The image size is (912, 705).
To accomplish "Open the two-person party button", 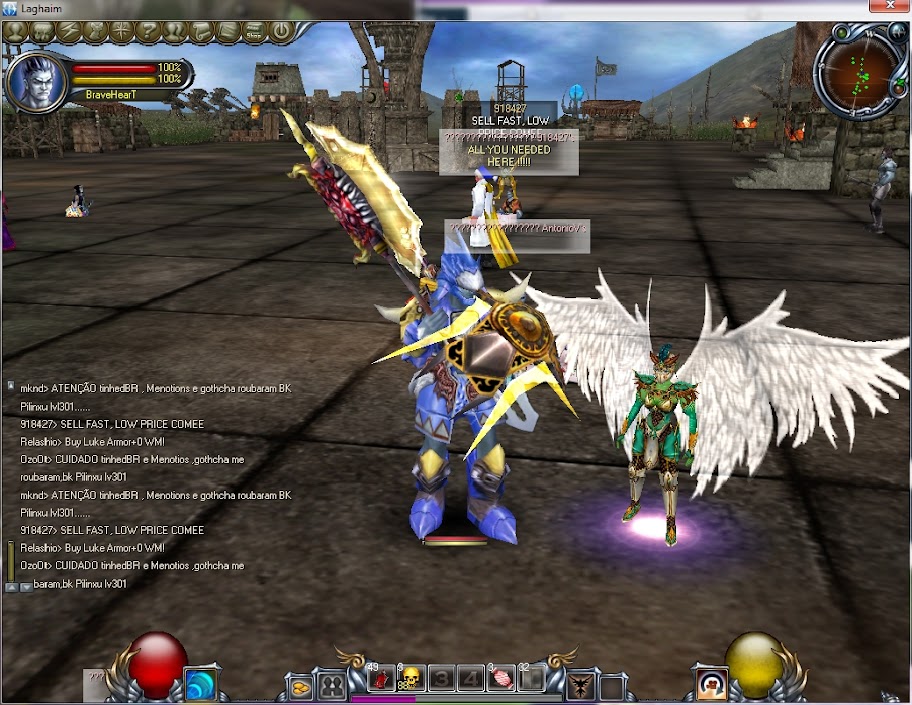I will pyautogui.click(x=332, y=686).
